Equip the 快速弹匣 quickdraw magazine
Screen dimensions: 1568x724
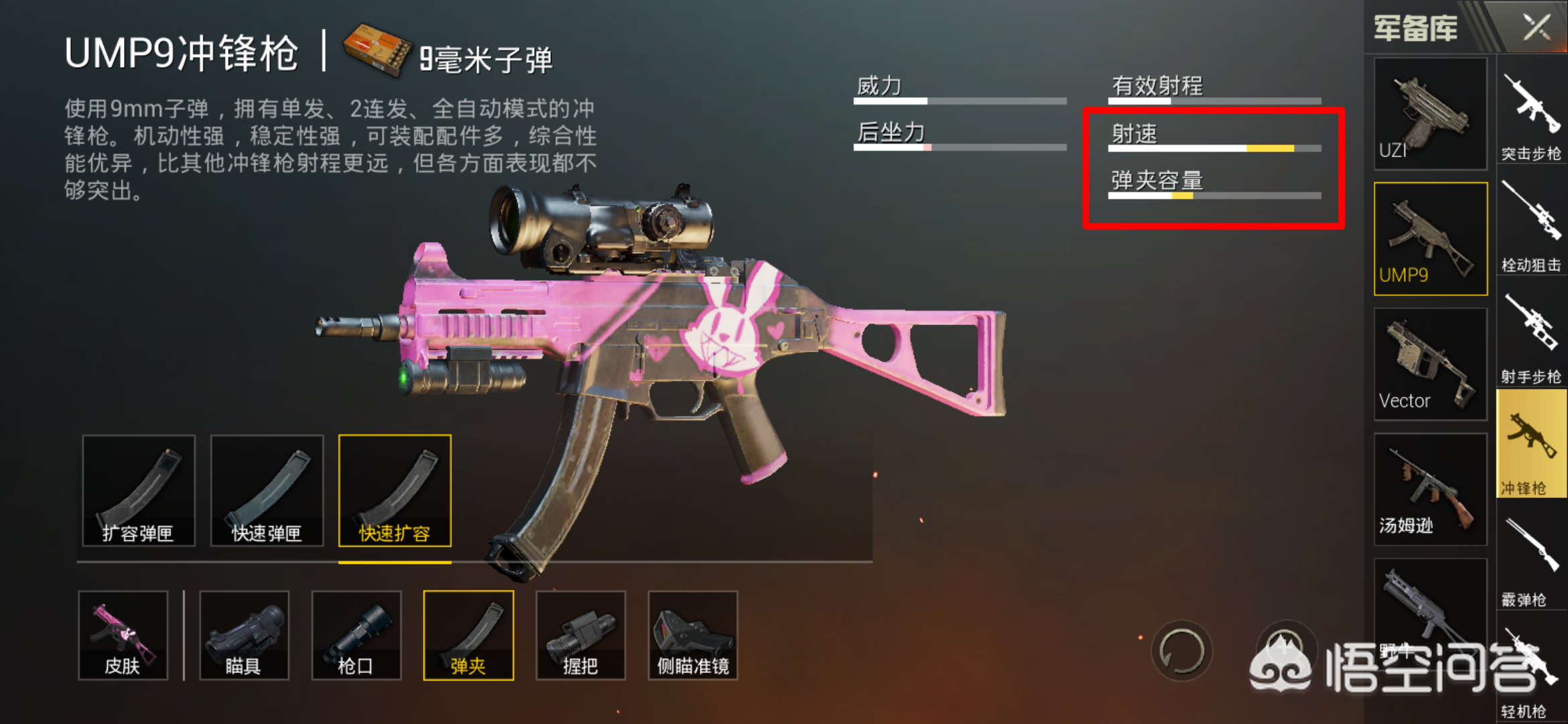tap(266, 491)
